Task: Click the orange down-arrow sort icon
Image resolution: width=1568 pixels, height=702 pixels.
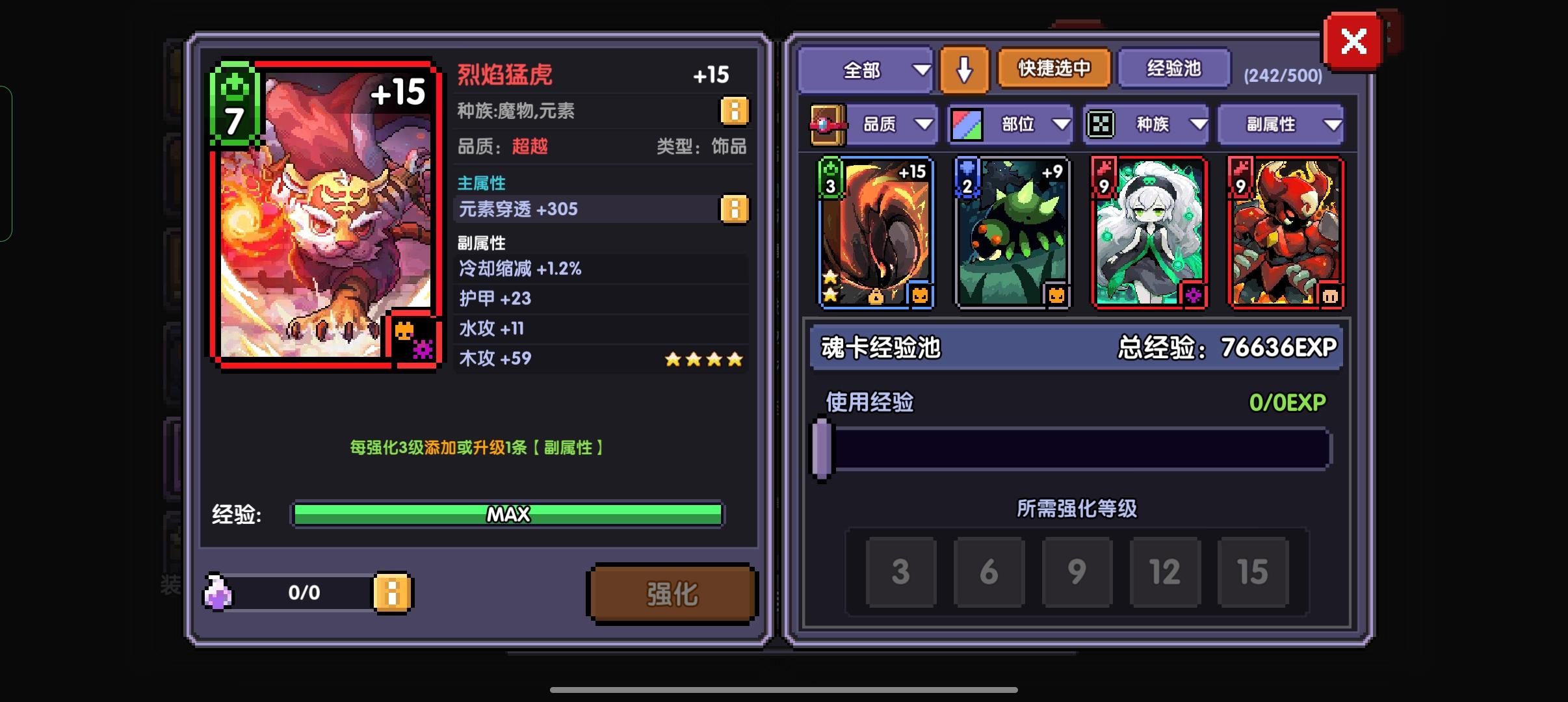Action: pos(965,70)
